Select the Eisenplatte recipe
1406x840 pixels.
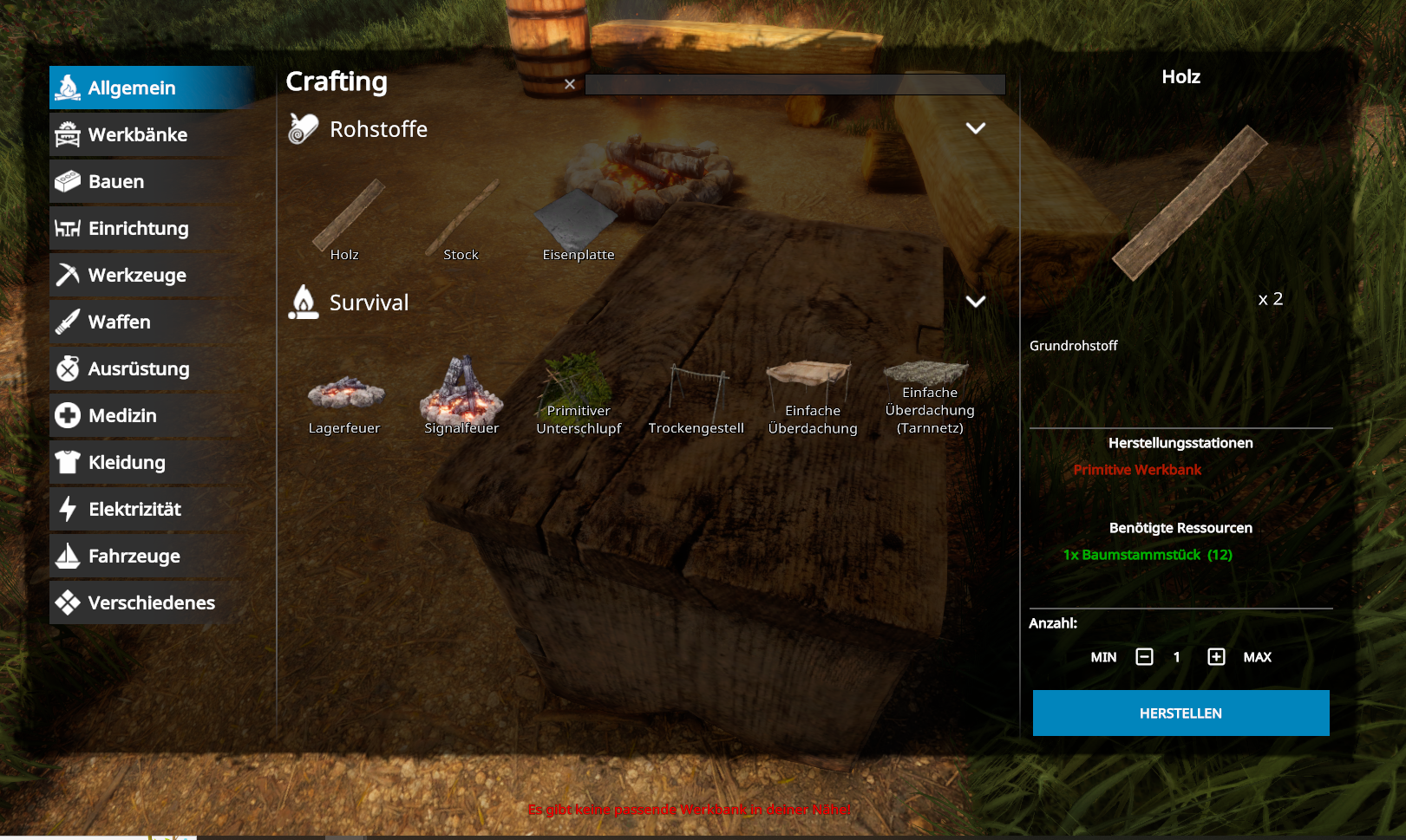click(578, 222)
